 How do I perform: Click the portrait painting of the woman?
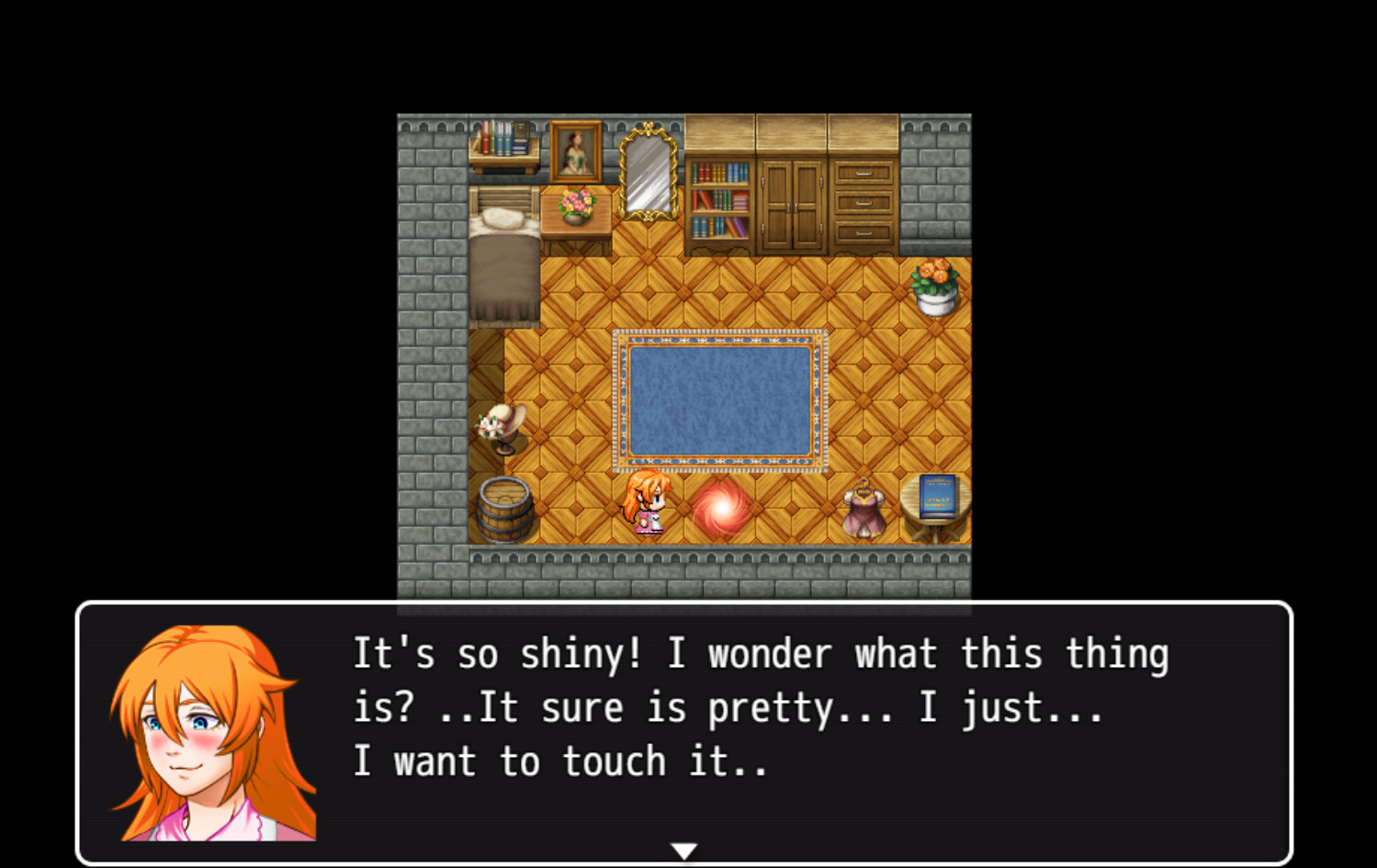[576, 152]
